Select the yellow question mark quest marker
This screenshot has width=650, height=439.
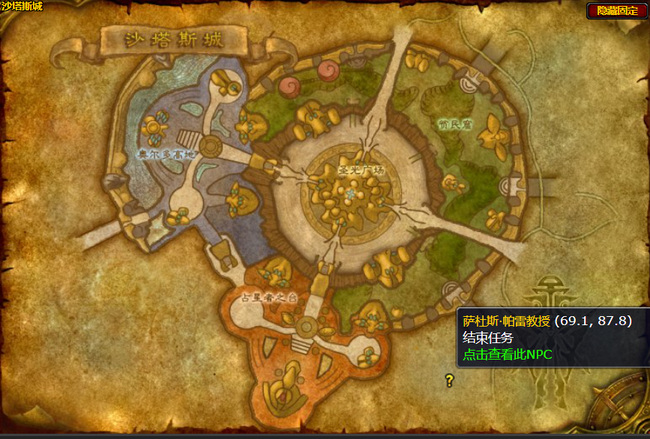point(450,379)
